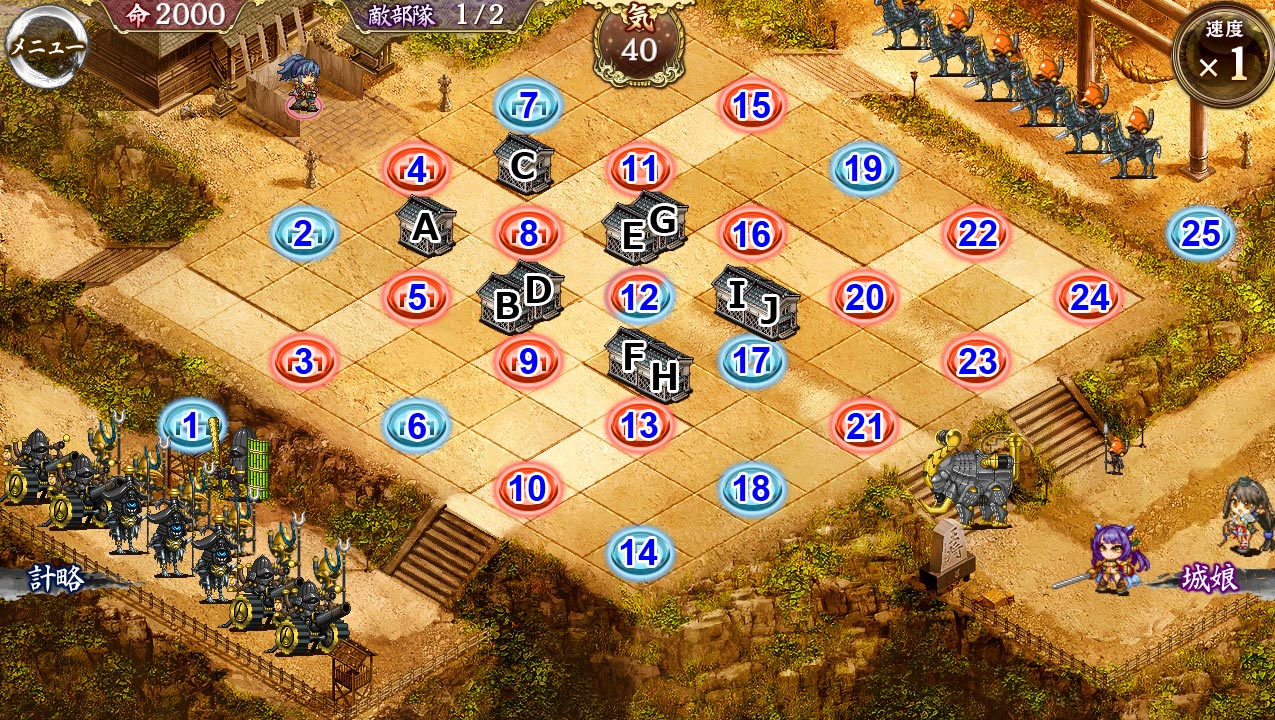Select red placement tile 22
The width and height of the screenshot is (1275, 720).
click(x=977, y=234)
